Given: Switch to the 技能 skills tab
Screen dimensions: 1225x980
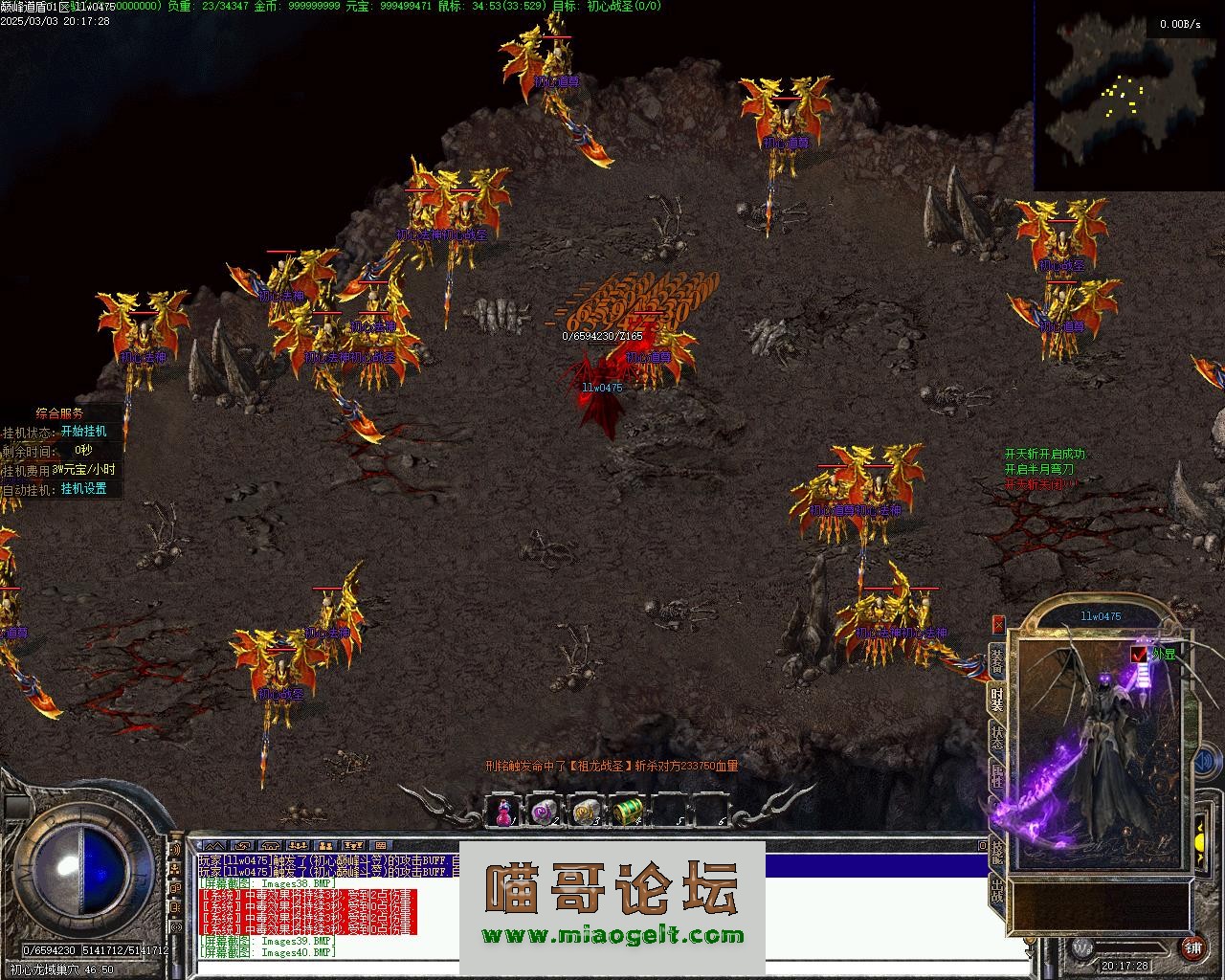Looking at the screenshot, I should 996,850.
